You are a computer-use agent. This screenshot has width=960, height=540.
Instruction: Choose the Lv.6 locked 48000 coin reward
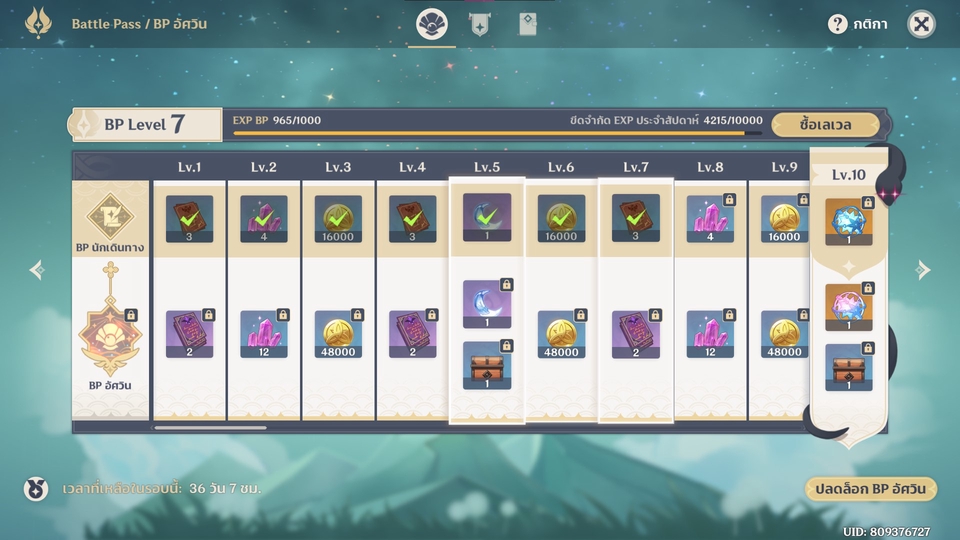561,334
